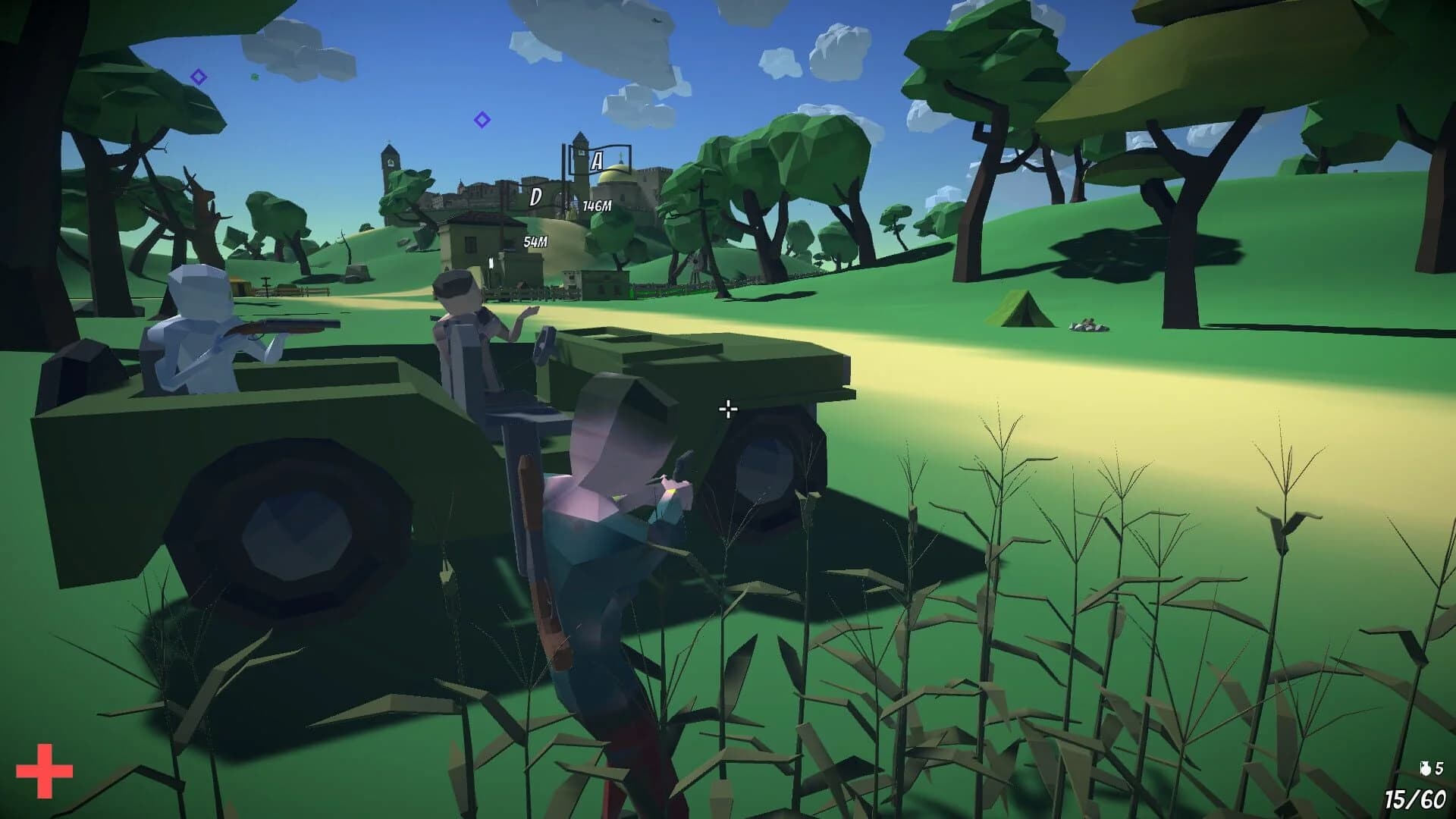Image resolution: width=1456 pixels, height=819 pixels.
Task: Click the objective marker labeled D
Action: (x=535, y=196)
